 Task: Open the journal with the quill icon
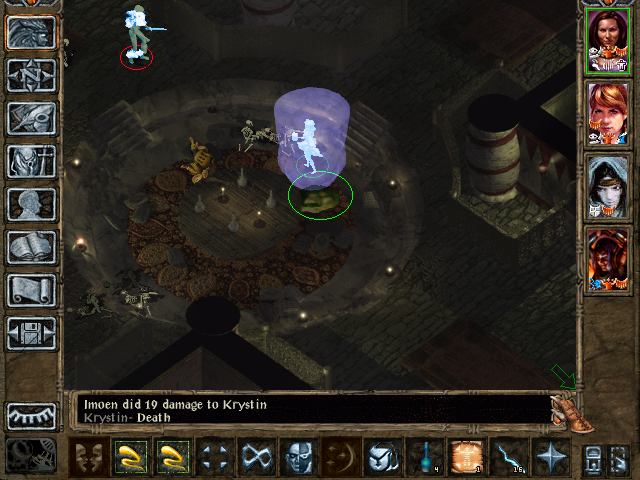click(x=29, y=118)
